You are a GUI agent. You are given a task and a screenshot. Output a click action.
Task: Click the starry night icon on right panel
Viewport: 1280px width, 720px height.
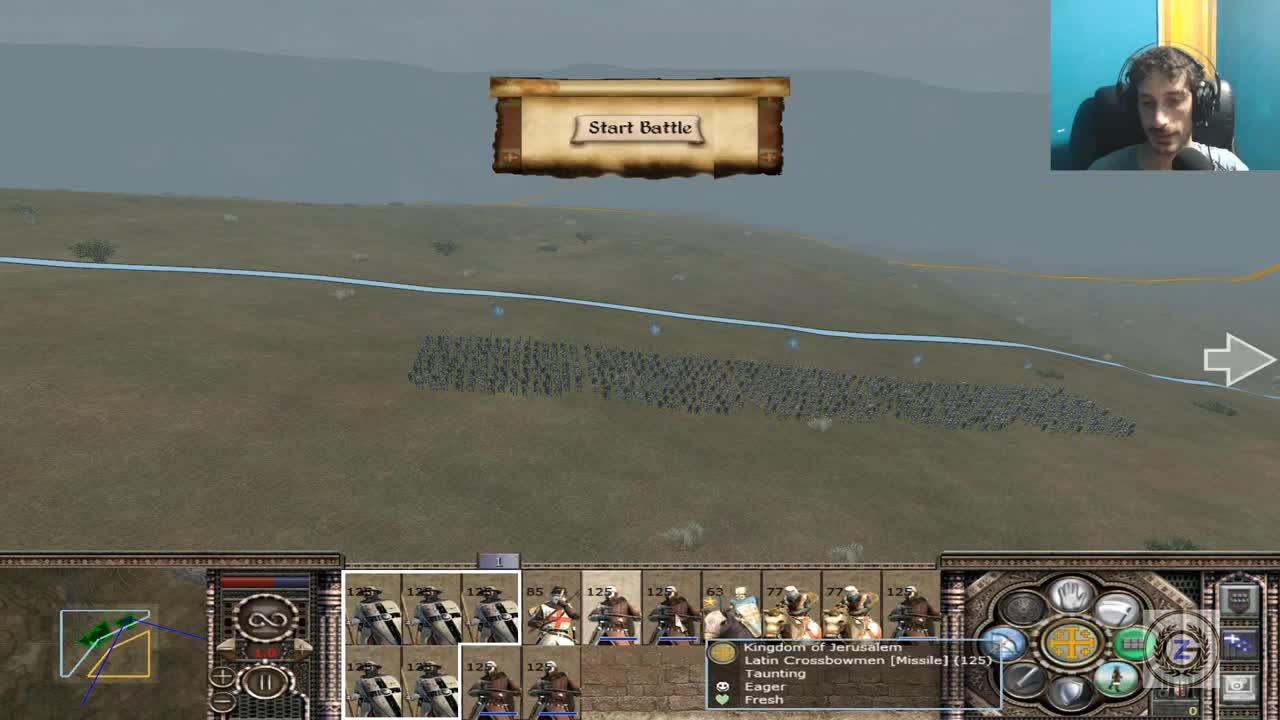coord(1240,641)
